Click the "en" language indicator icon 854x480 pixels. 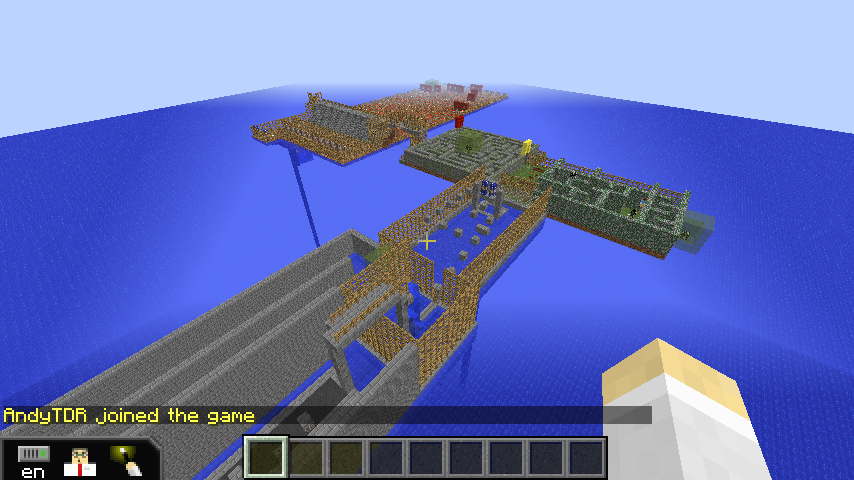pyautogui.click(x=33, y=461)
